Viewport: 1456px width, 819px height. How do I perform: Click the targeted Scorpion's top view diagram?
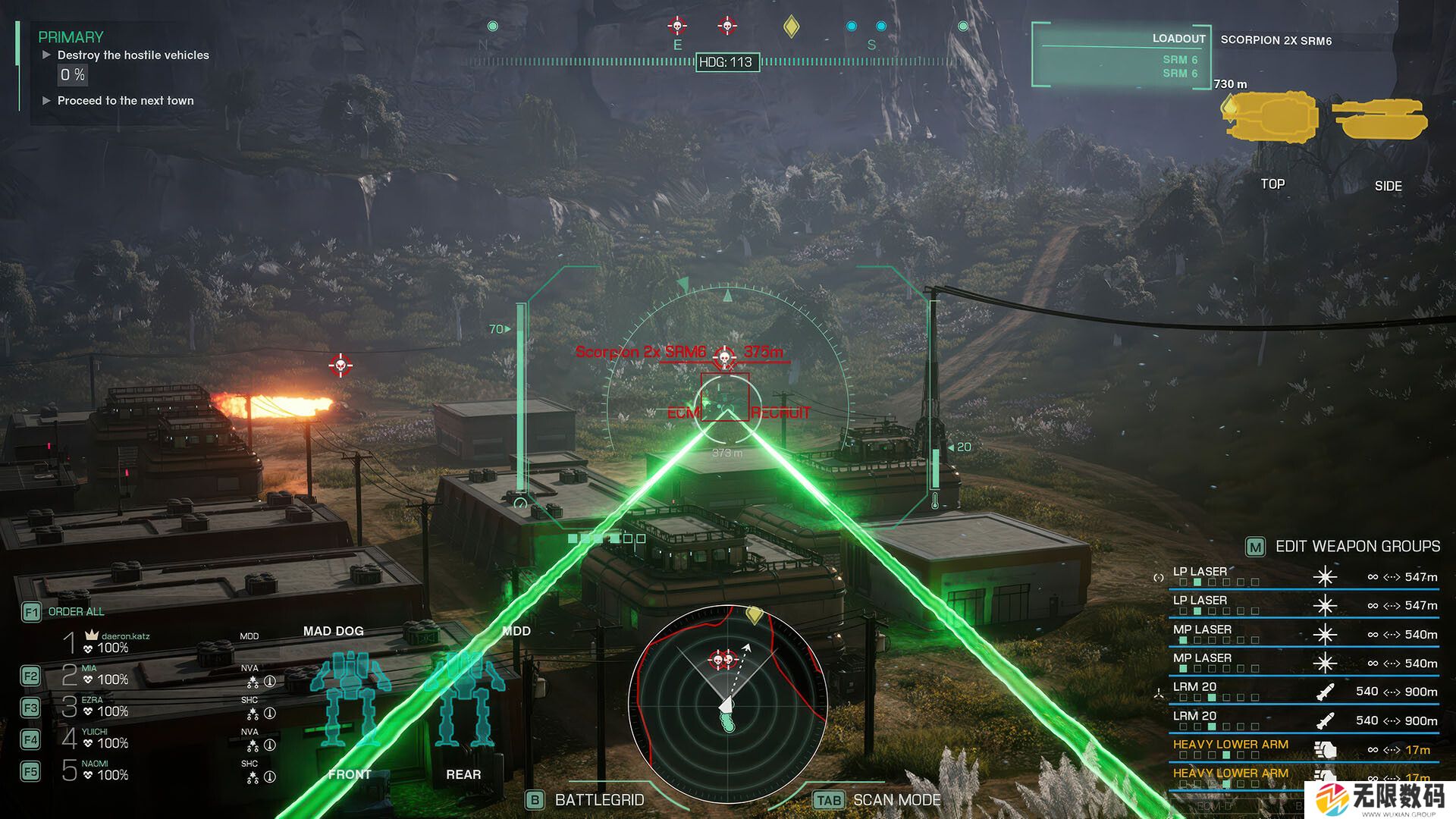1271,117
